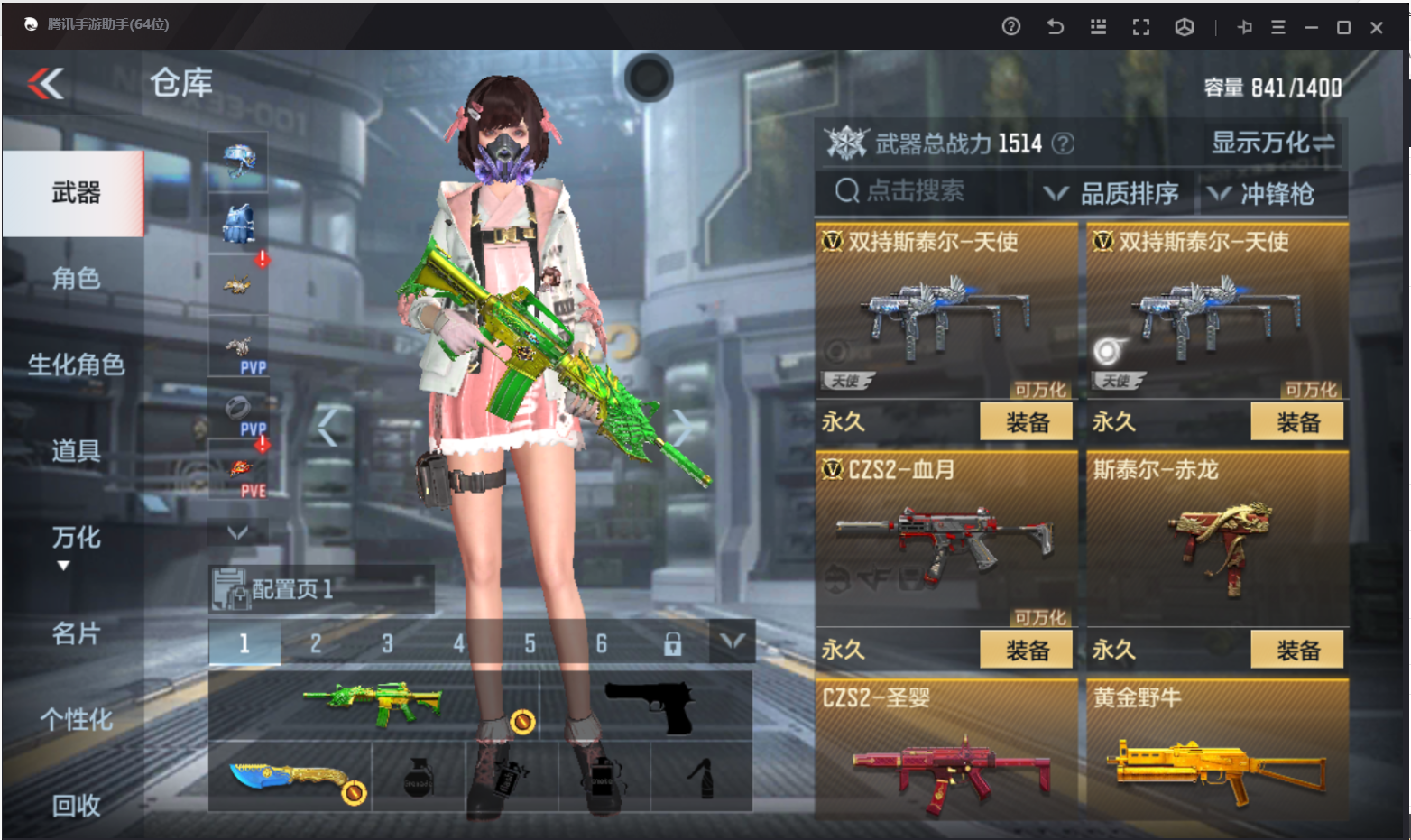Equip the CZS2-血月 weapon
Image resolution: width=1411 pixels, height=840 pixels.
(1027, 650)
